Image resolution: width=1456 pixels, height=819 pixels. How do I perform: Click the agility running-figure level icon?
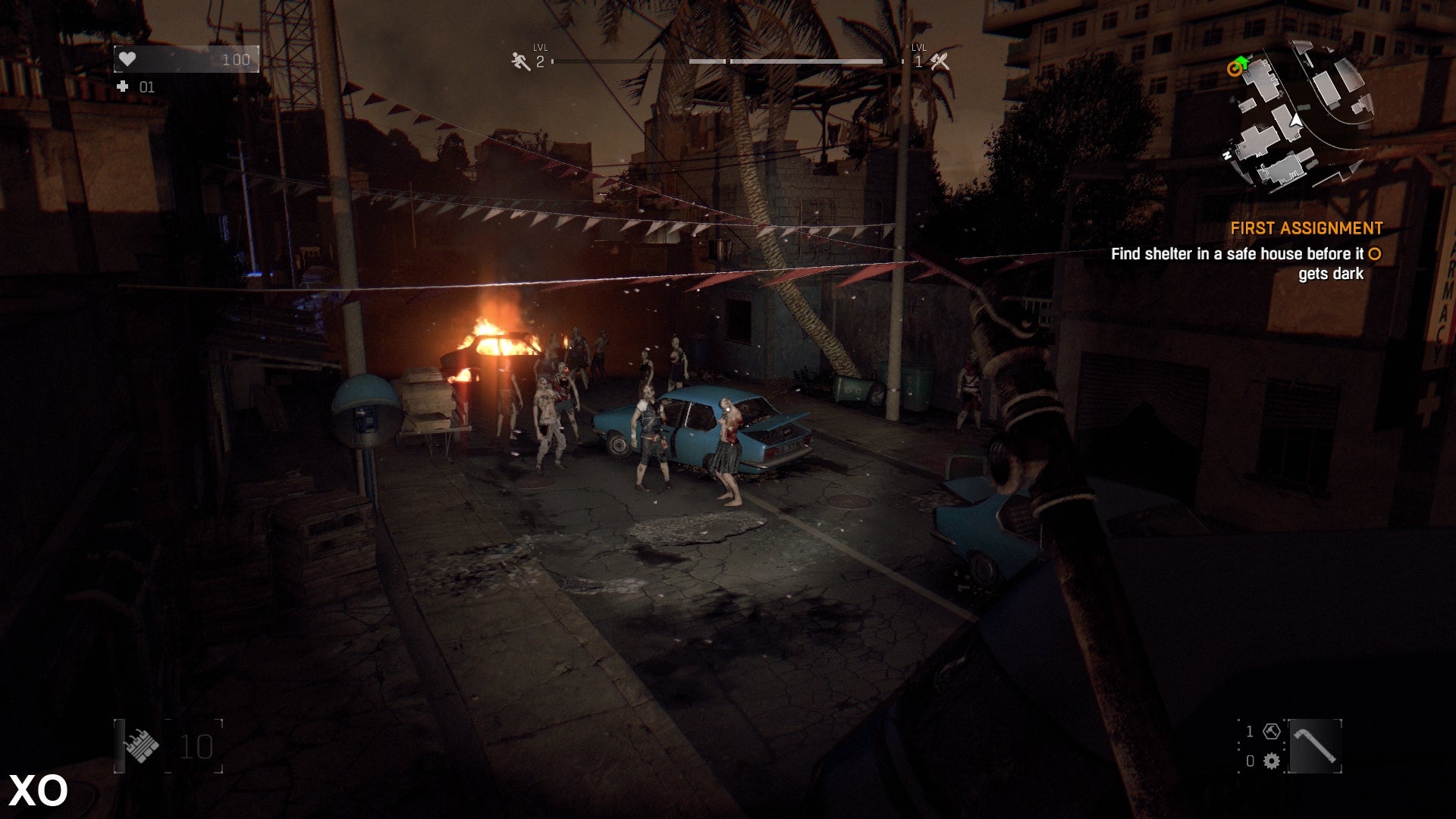[x=520, y=61]
